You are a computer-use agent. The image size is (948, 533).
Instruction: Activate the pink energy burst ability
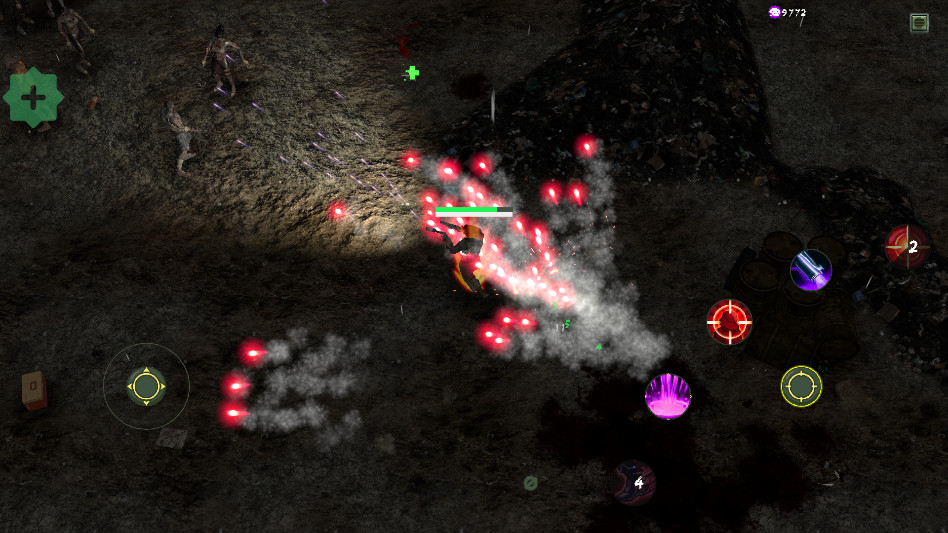(x=667, y=396)
